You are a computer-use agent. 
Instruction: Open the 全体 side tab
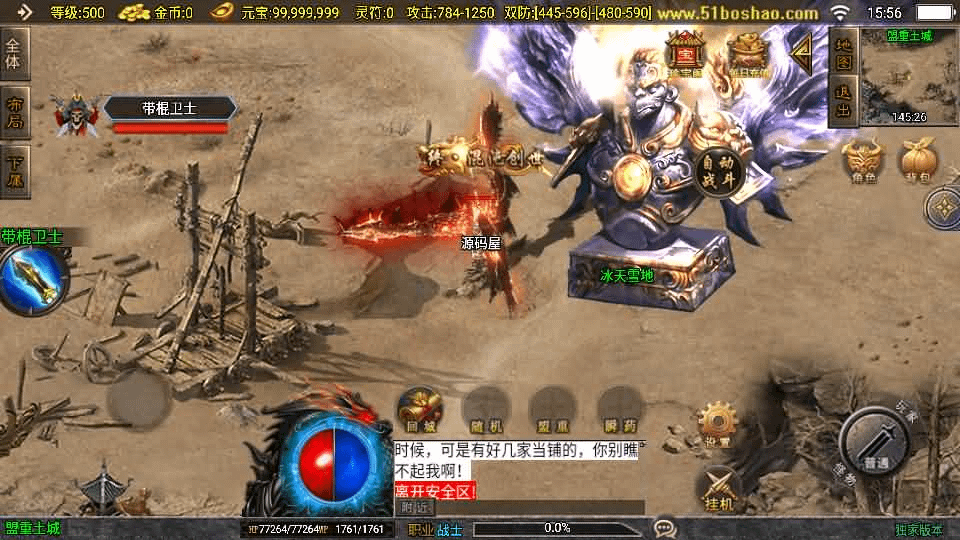point(15,53)
